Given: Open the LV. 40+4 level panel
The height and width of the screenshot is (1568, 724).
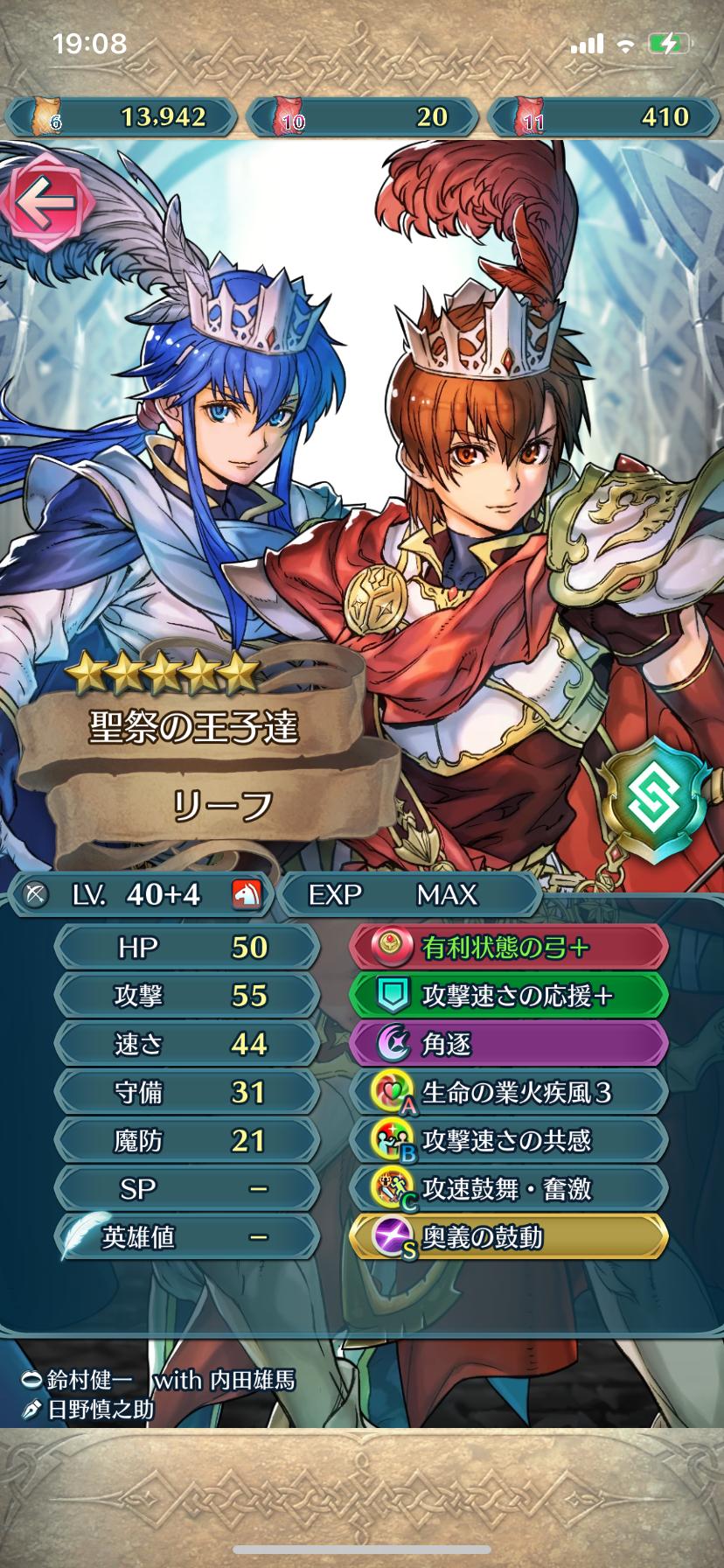Looking at the screenshot, I should [x=140, y=894].
